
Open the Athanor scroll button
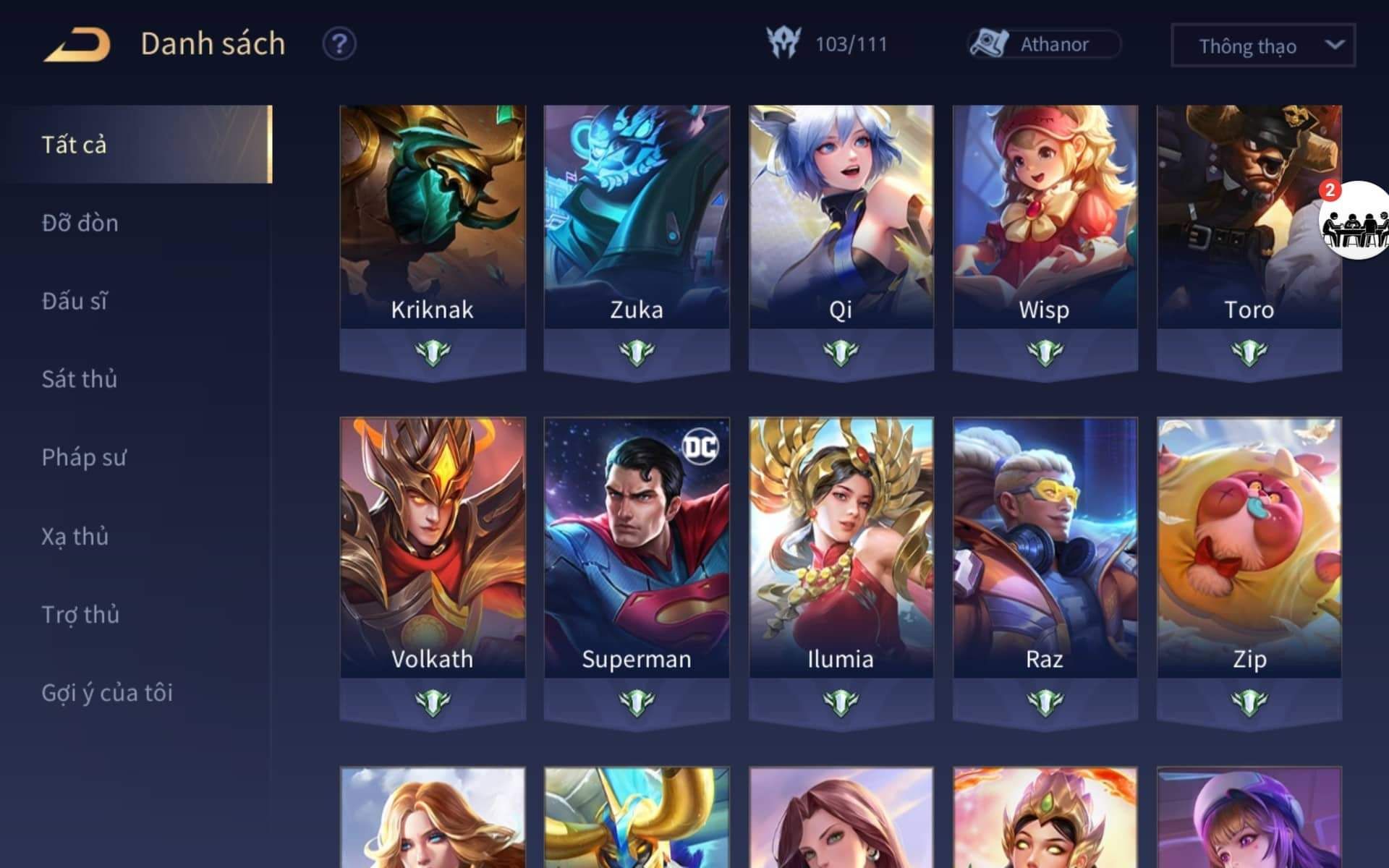point(1044,44)
